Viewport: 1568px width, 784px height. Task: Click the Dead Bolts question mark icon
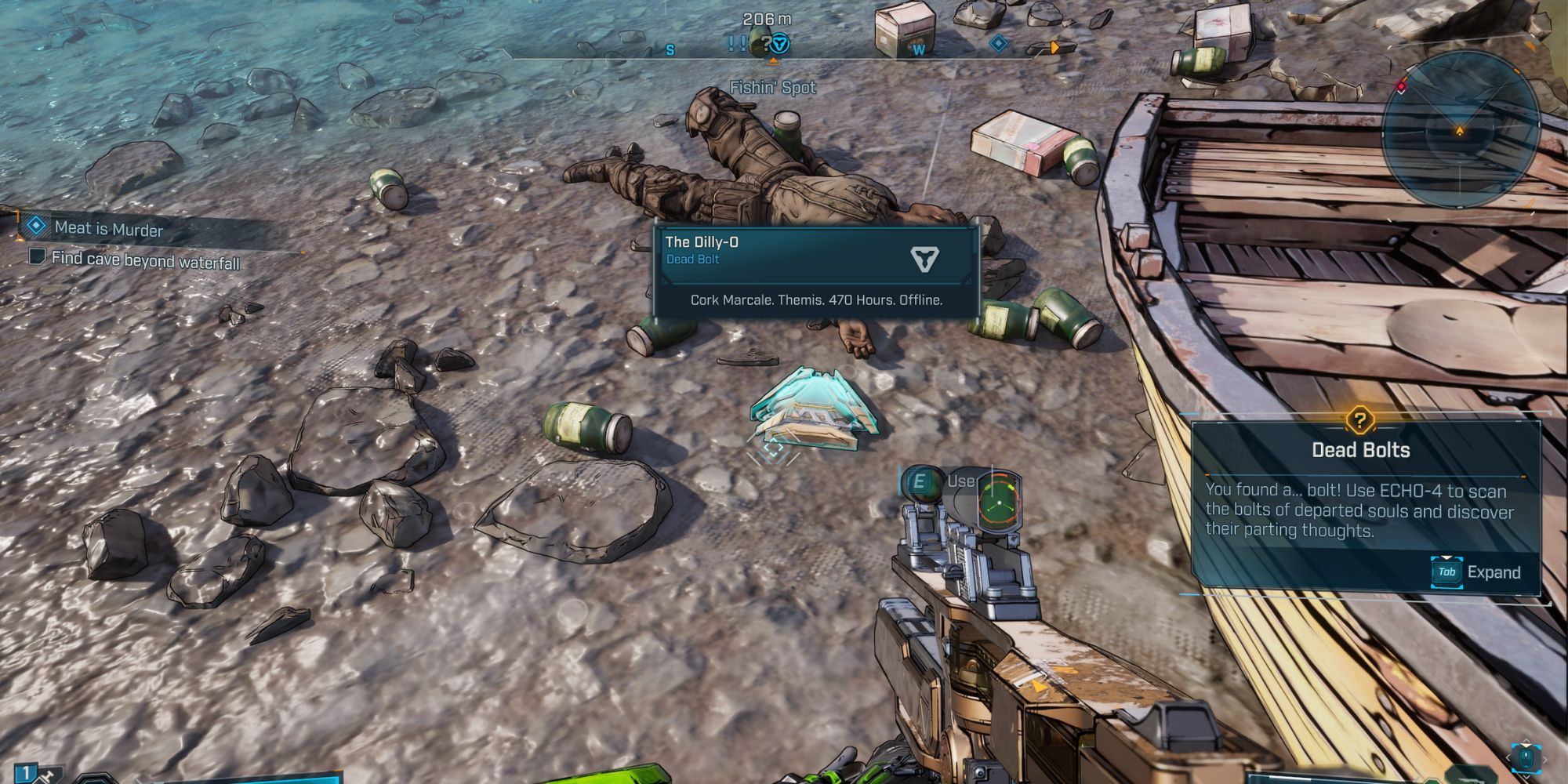(1360, 419)
